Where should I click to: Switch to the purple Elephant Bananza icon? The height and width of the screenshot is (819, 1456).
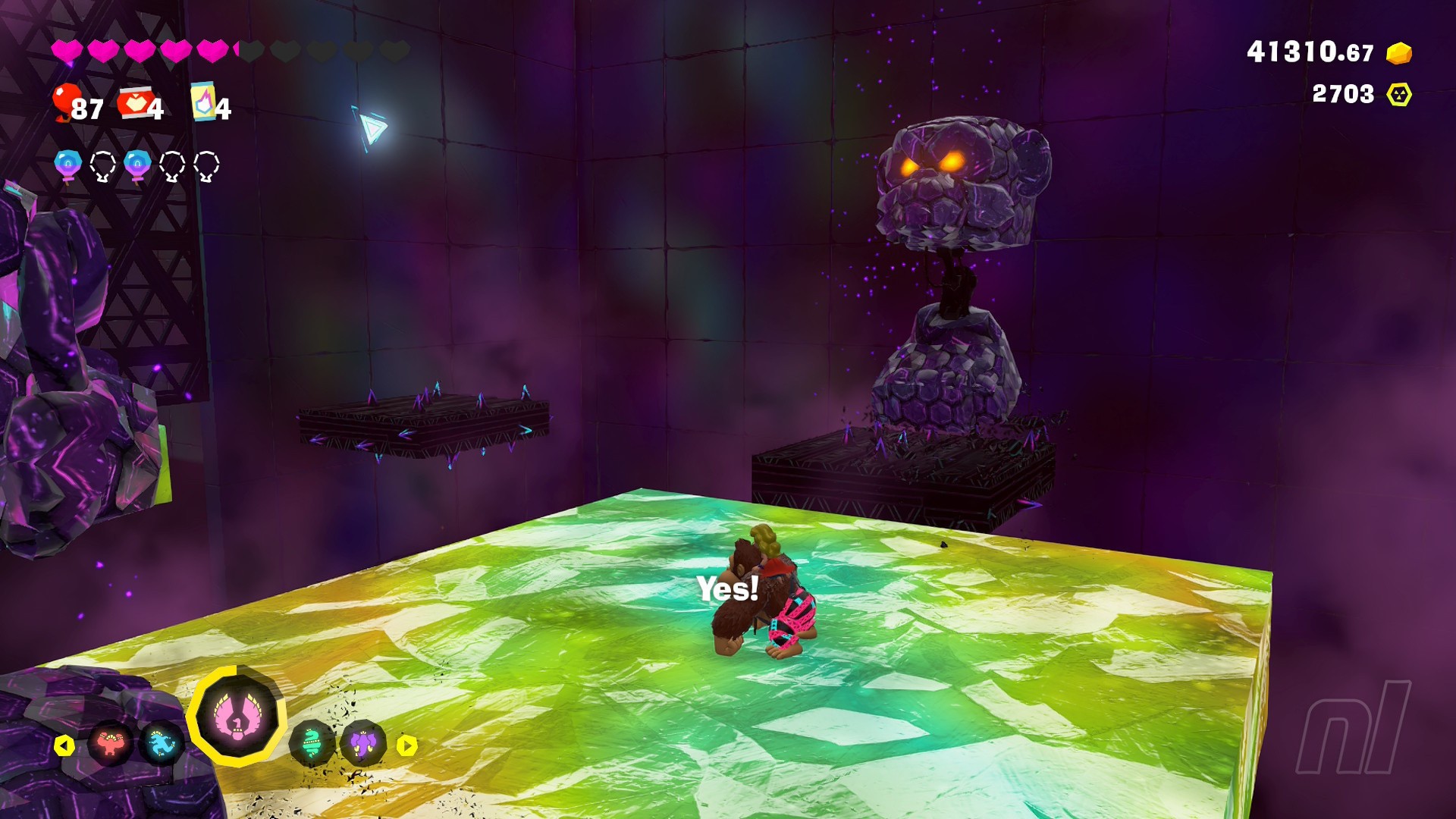[x=363, y=744]
